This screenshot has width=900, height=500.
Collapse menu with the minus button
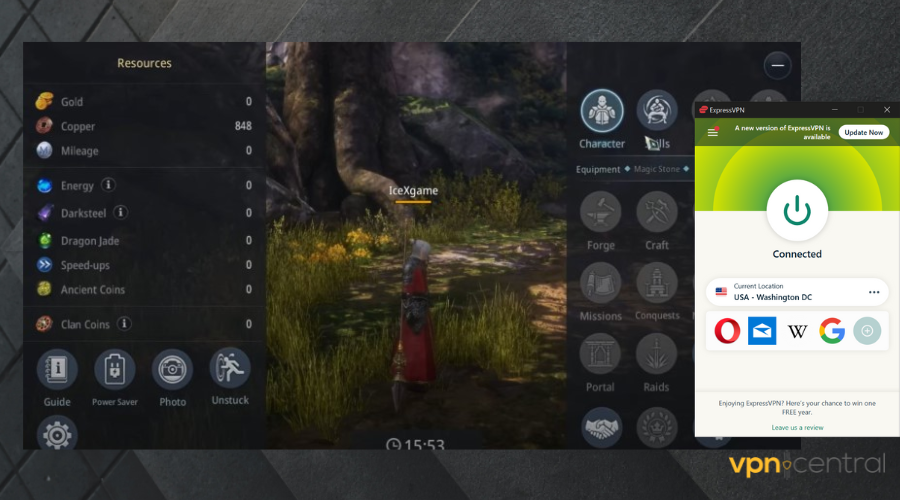pyautogui.click(x=777, y=66)
